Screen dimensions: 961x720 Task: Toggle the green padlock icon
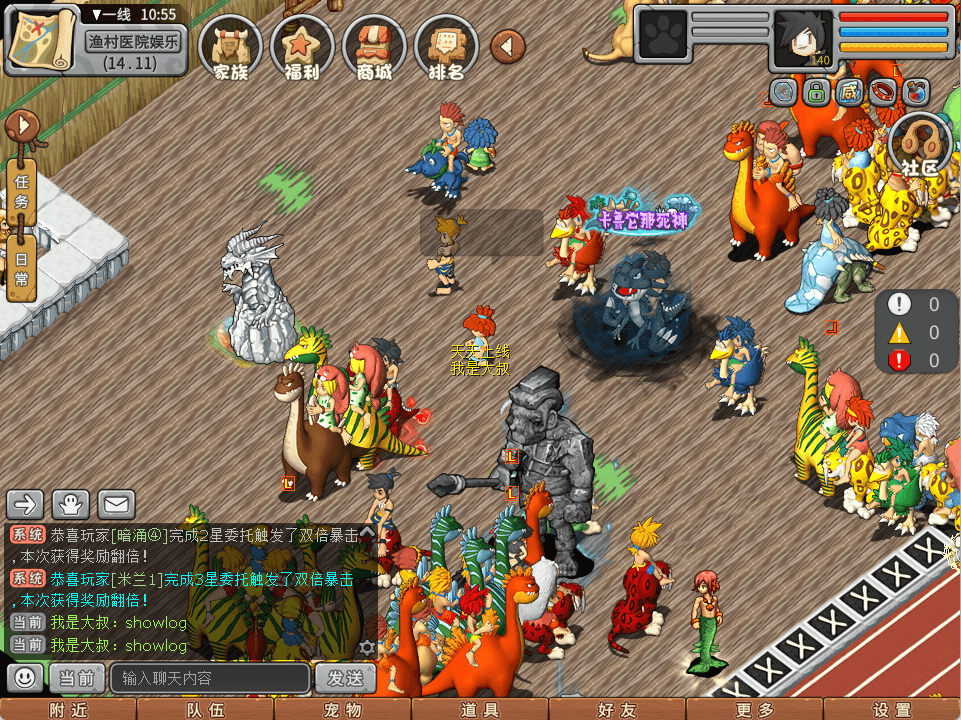point(817,93)
